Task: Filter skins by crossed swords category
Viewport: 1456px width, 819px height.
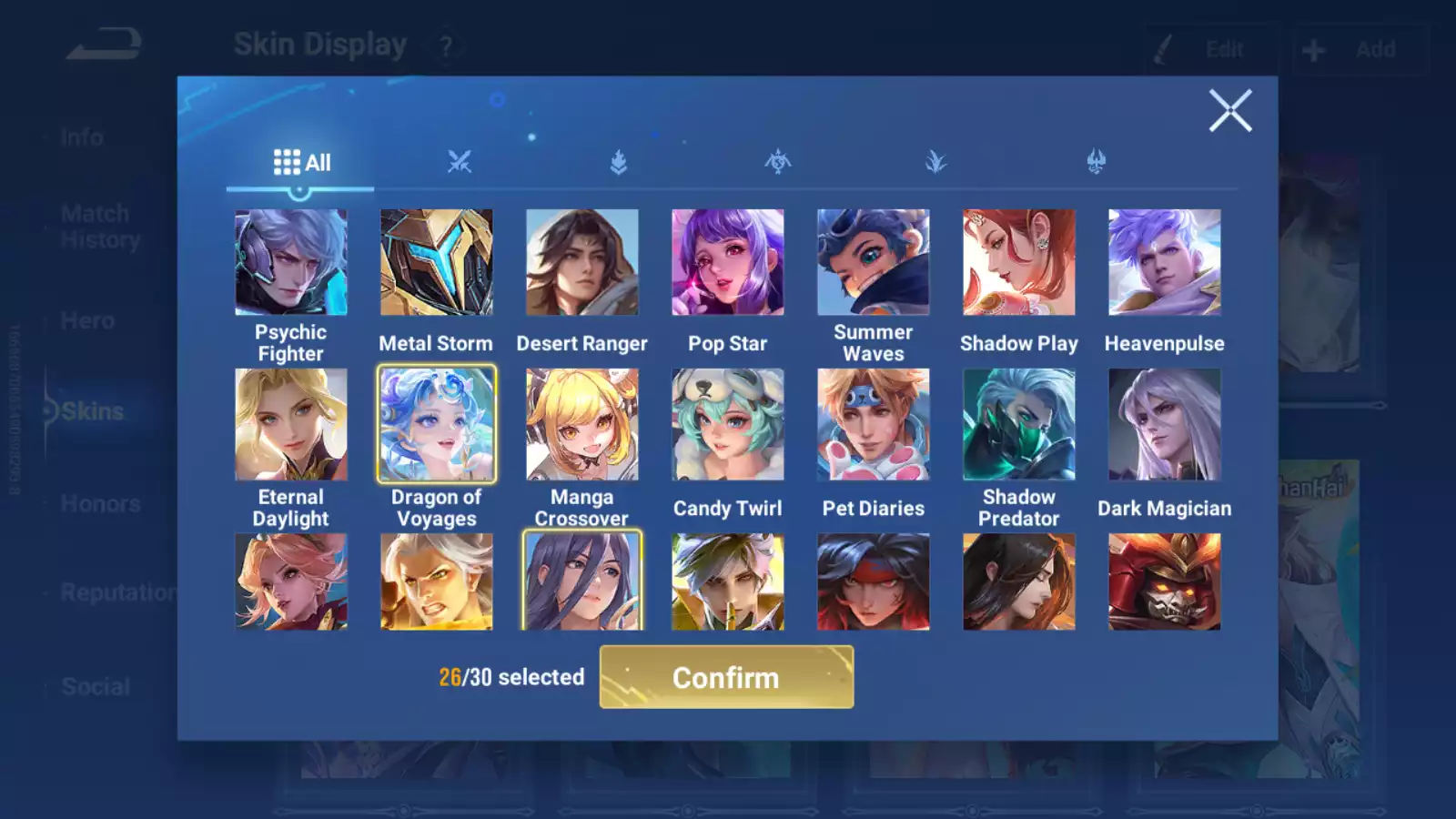Action: point(460,163)
